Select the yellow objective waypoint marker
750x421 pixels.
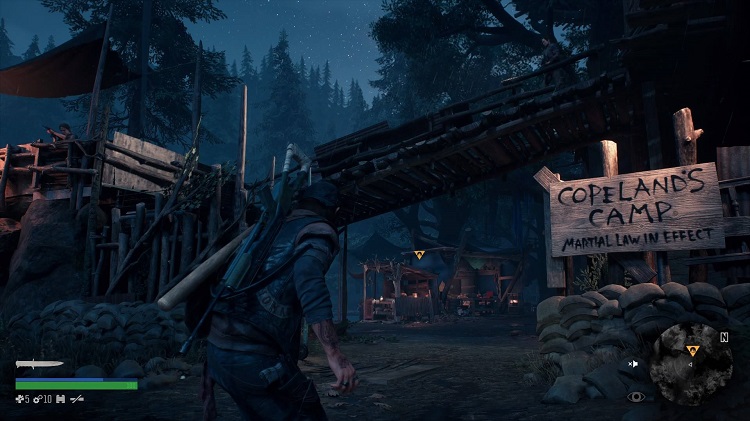pos(419,256)
